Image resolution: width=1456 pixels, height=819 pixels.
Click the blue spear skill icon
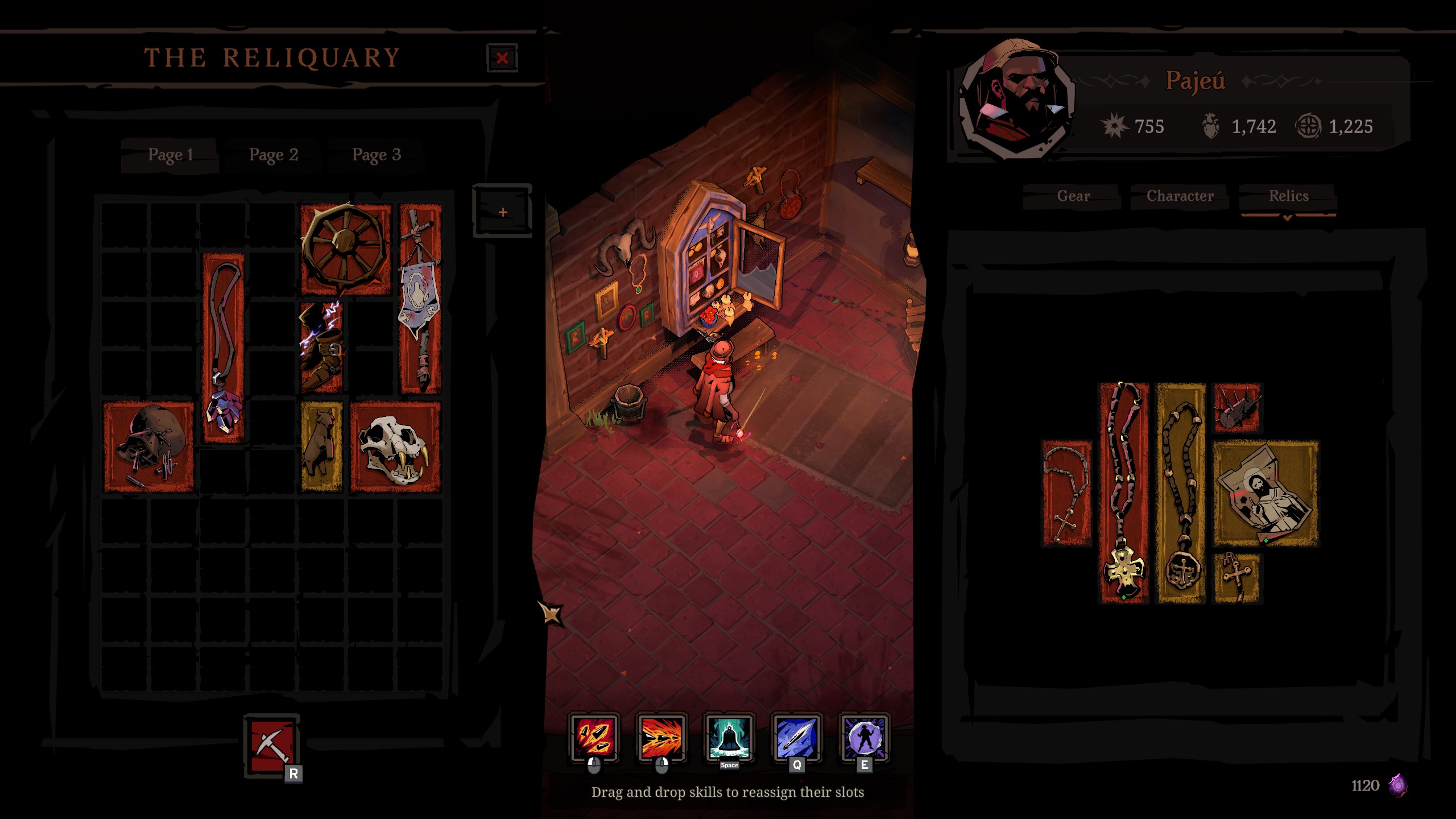(x=796, y=738)
